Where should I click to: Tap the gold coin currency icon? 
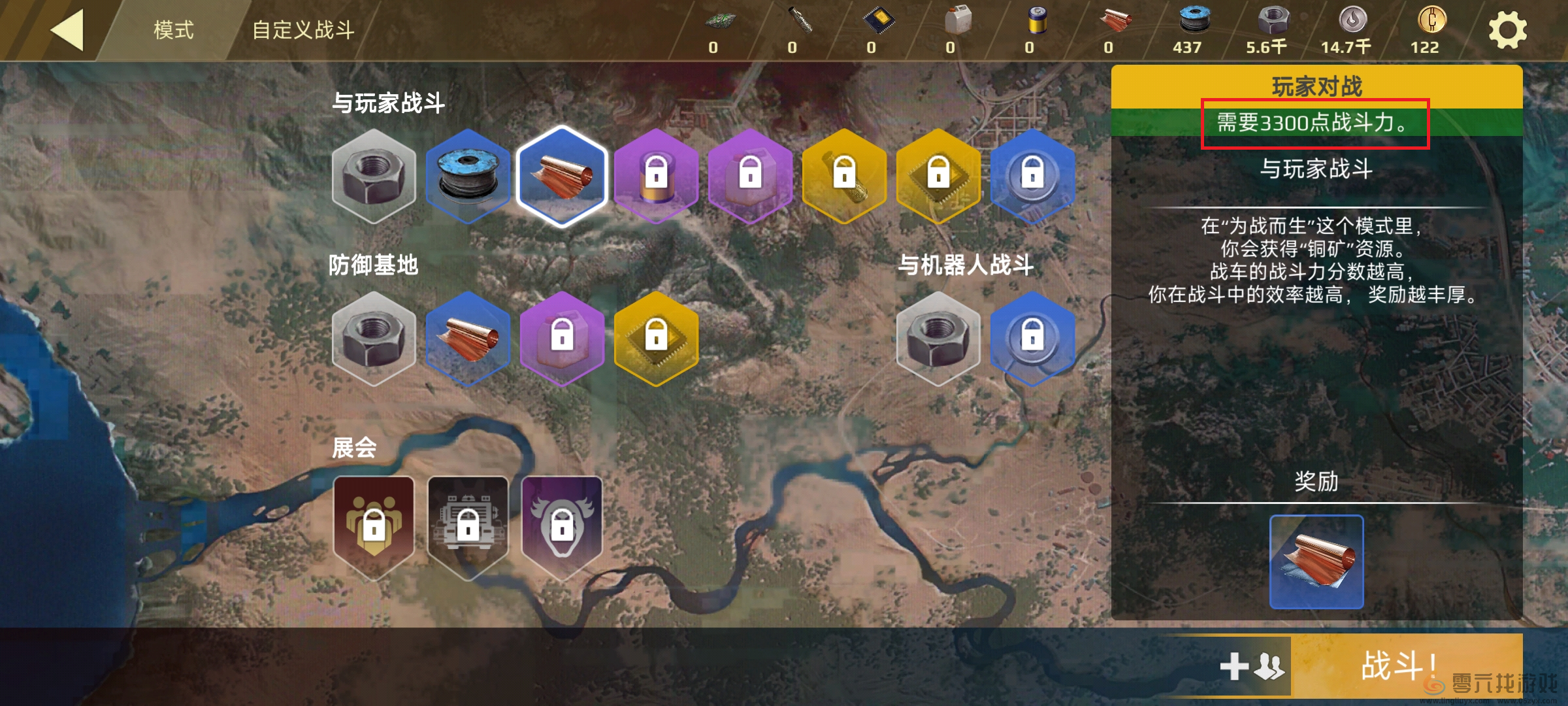point(1431,21)
